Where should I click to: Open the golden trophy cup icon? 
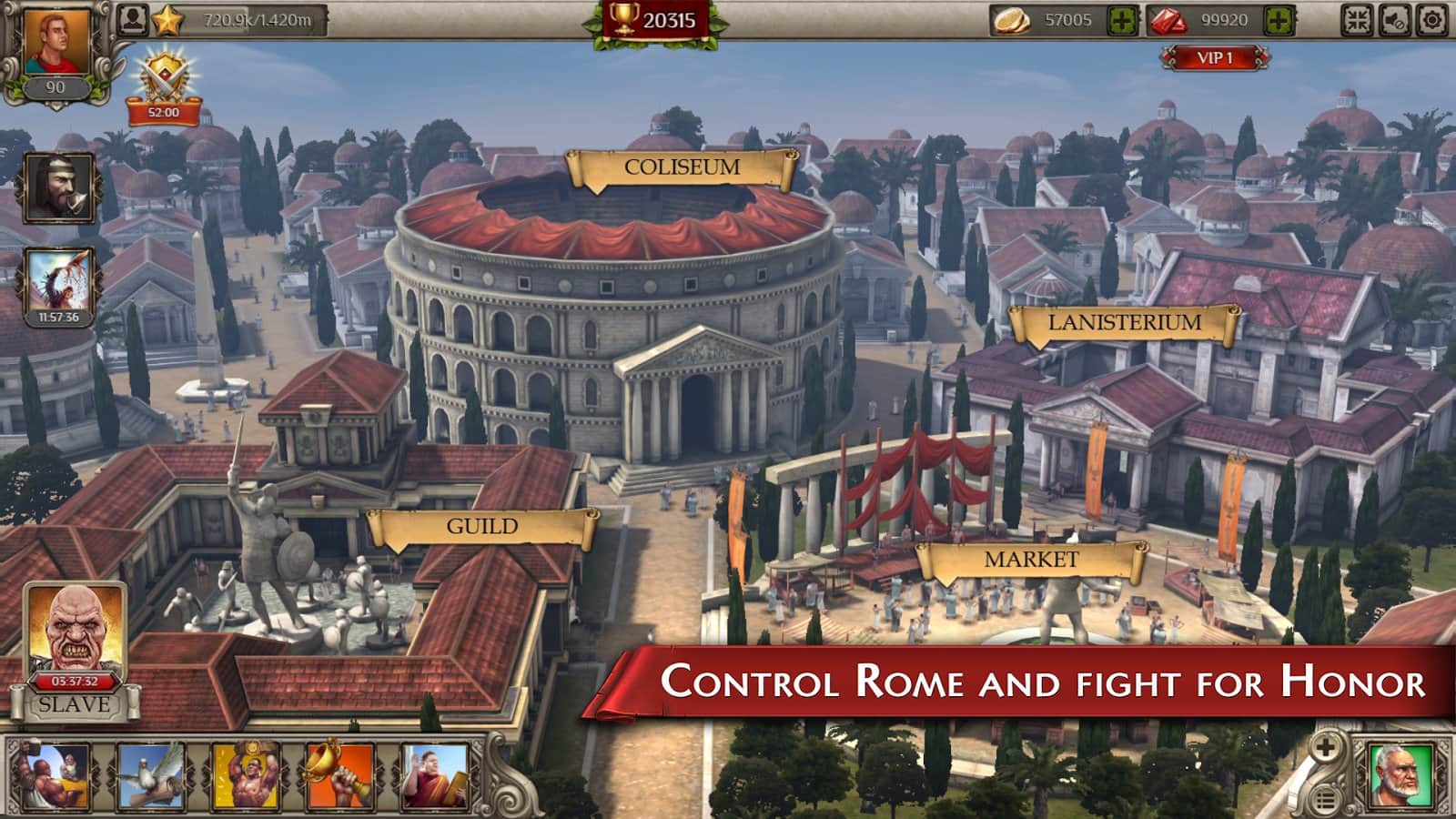click(x=339, y=776)
